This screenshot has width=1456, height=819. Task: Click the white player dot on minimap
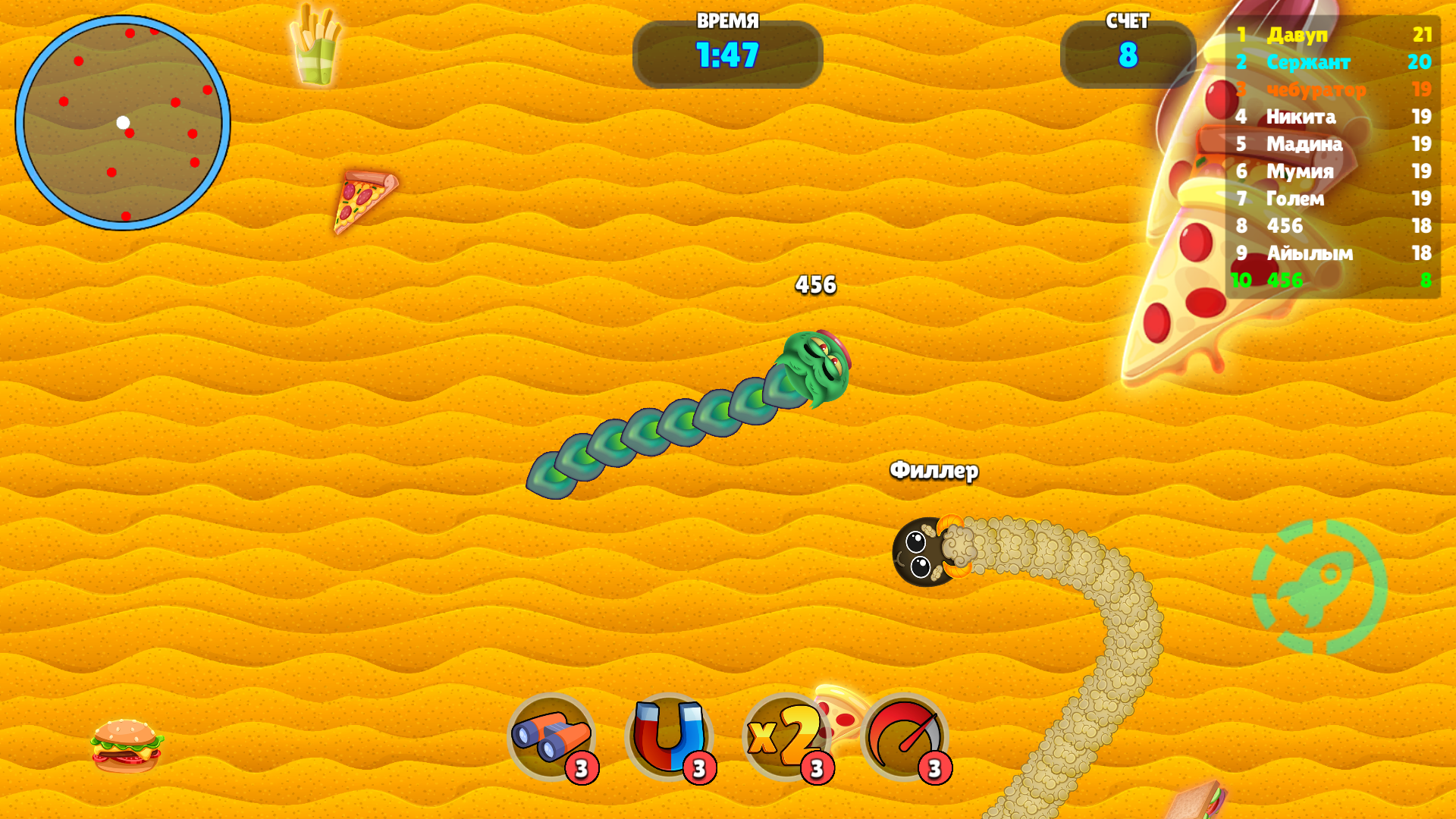coord(121,123)
